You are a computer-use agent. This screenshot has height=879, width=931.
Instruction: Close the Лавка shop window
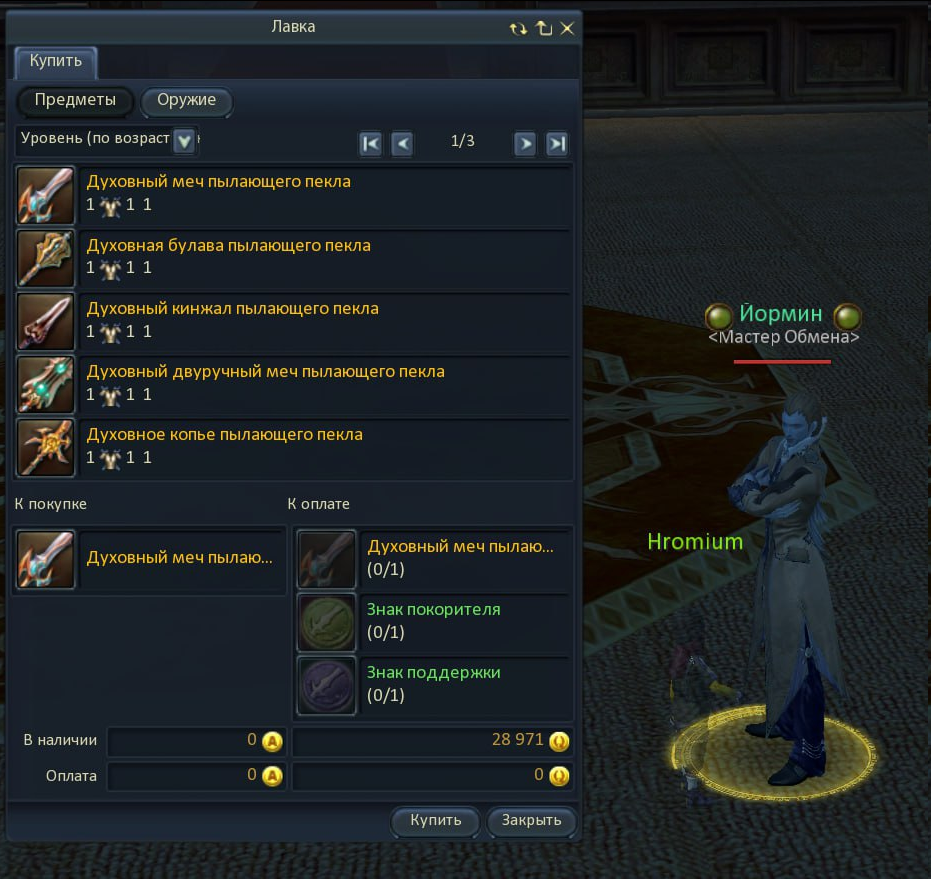click(567, 28)
